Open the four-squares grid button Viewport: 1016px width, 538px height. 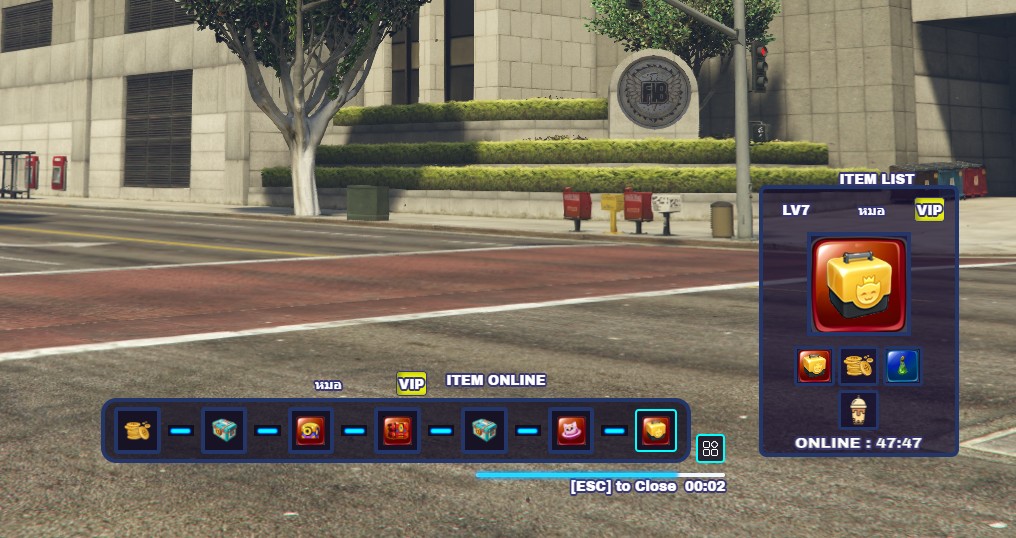click(710, 448)
